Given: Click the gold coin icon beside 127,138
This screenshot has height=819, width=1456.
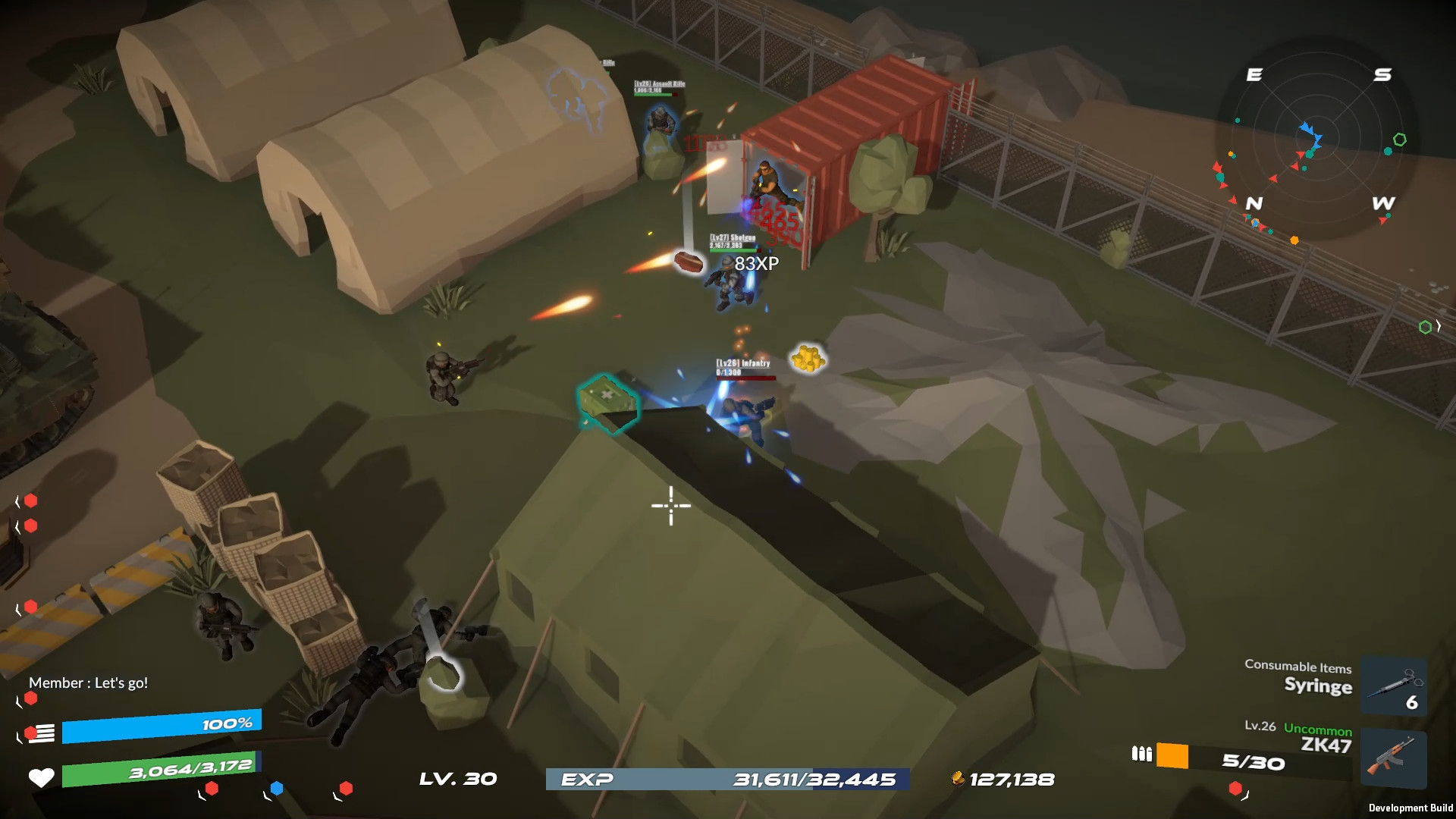Looking at the screenshot, I should 959,778.
